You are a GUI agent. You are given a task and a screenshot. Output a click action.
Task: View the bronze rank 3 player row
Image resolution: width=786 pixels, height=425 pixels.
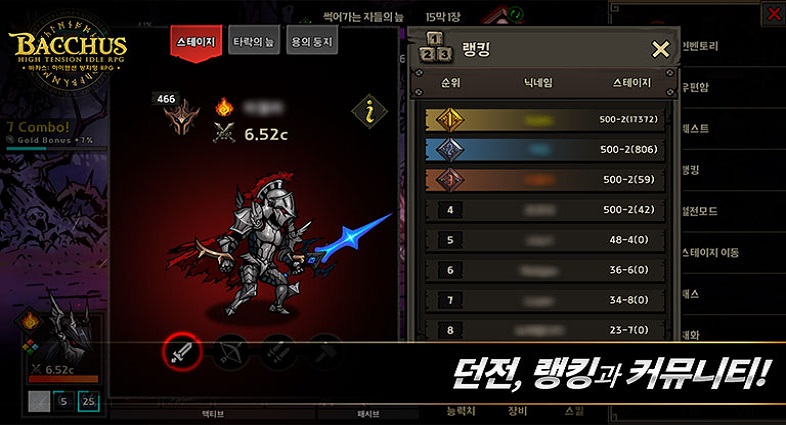pos(545,180)
